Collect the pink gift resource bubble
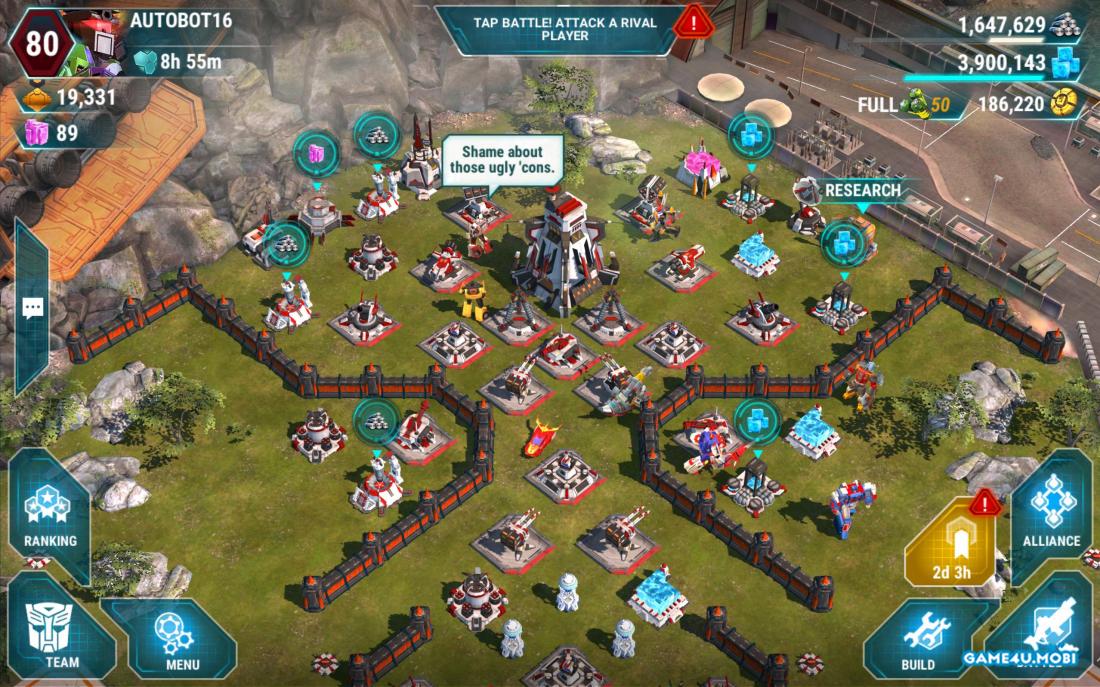1100x687 pixels. pos(316,153)
